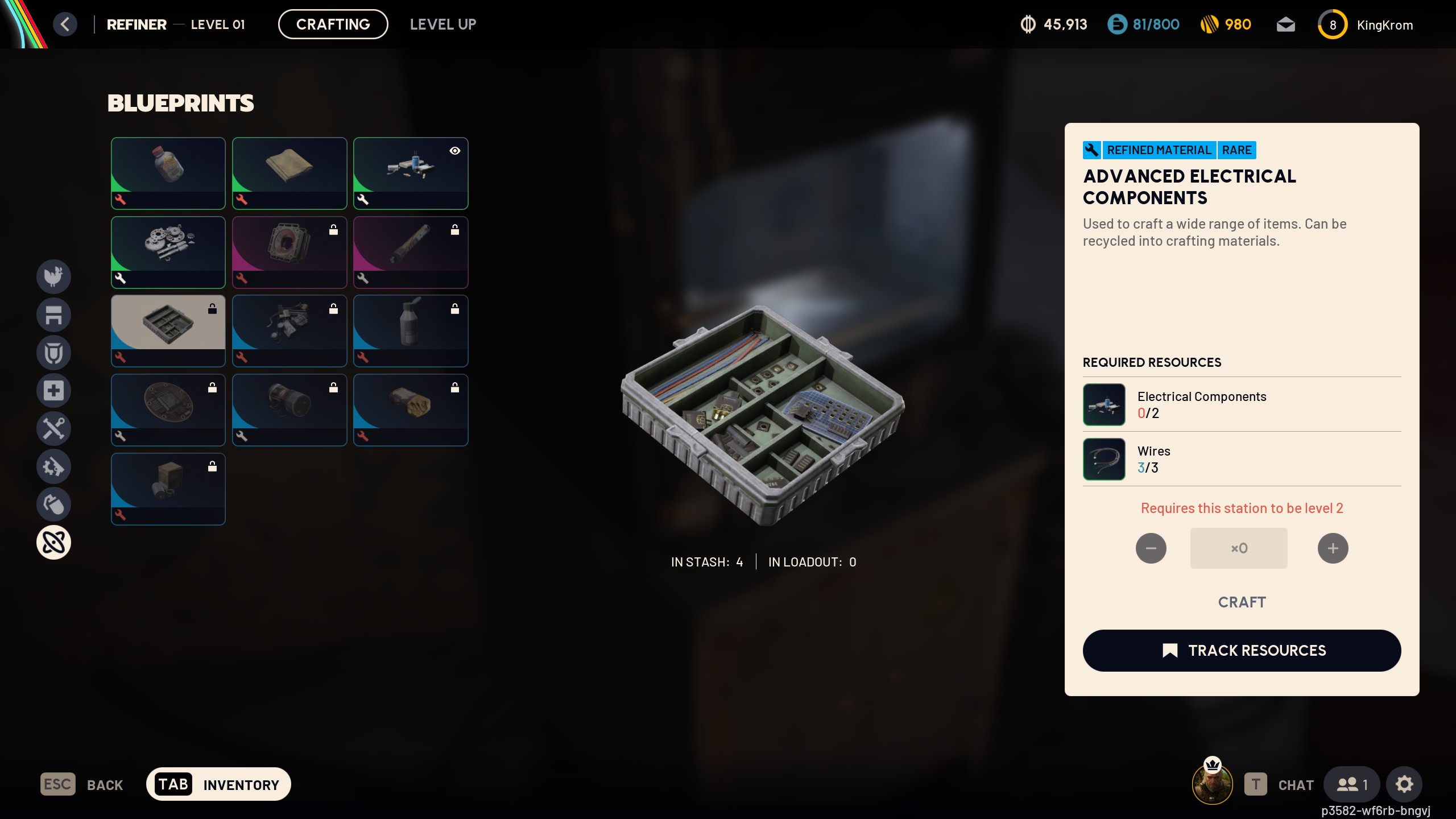The image size is (1456, 819).
Task: Choose the folded fabric blueprint
Action: click(x=289, y=172)
